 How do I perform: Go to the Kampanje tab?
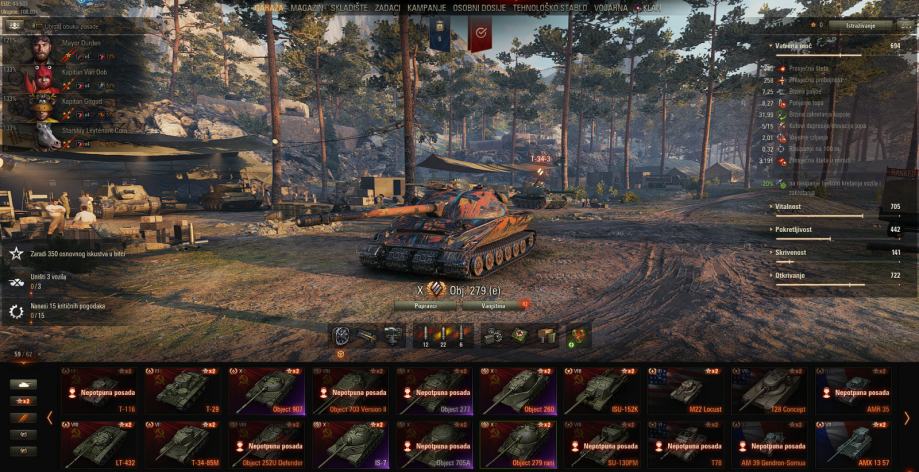[426, 7]
